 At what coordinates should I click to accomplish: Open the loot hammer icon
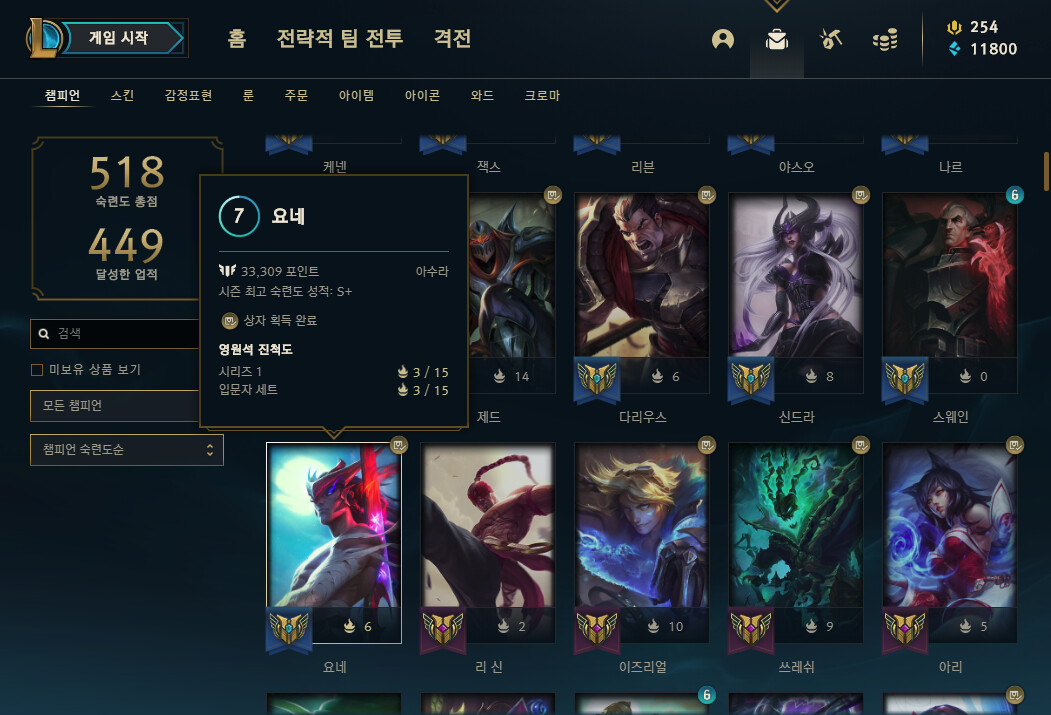point(831,39)
